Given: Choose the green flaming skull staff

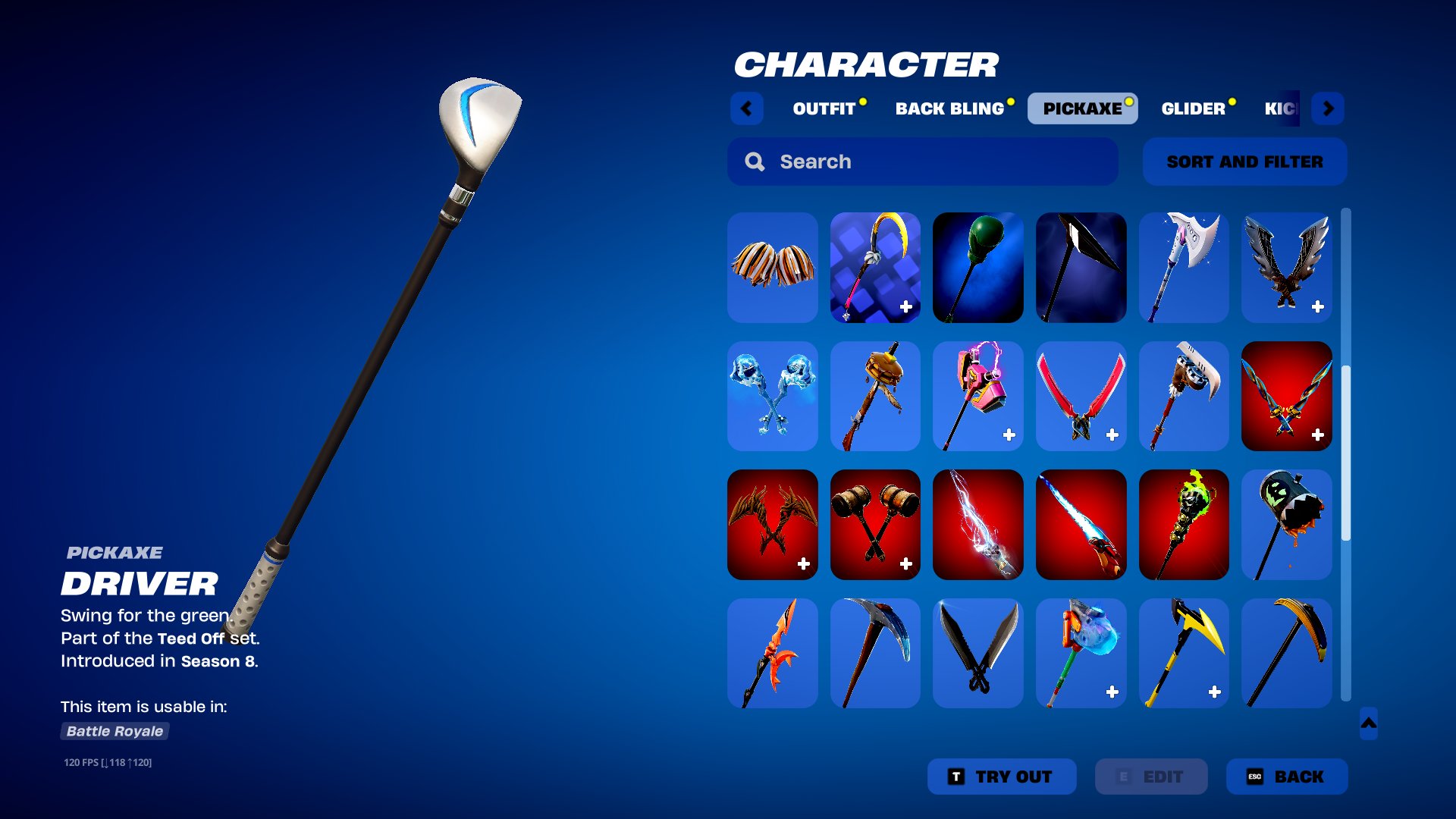Looking at the screenshot, I should (1183, 525).
